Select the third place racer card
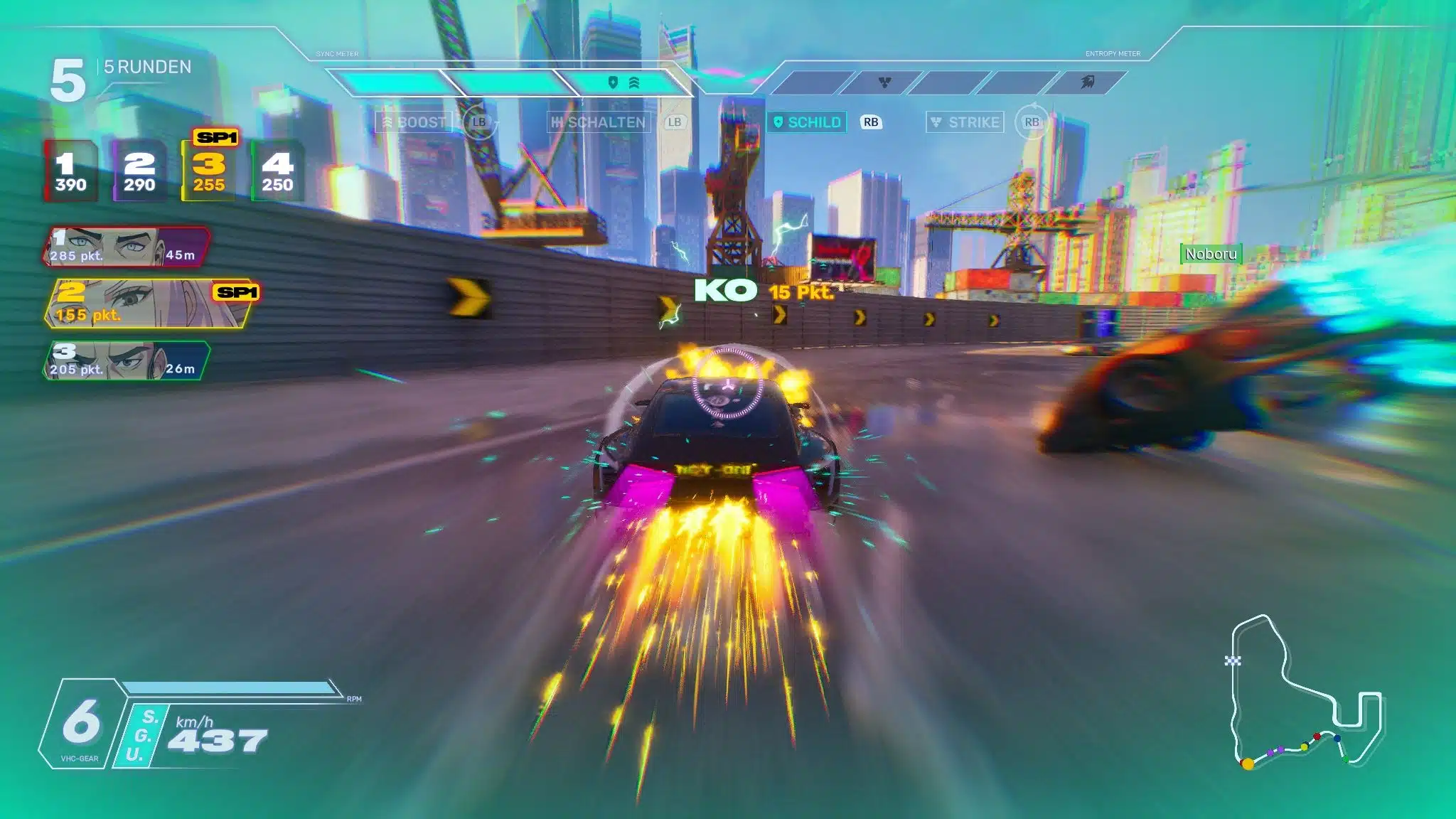 (x=127, y=360)
